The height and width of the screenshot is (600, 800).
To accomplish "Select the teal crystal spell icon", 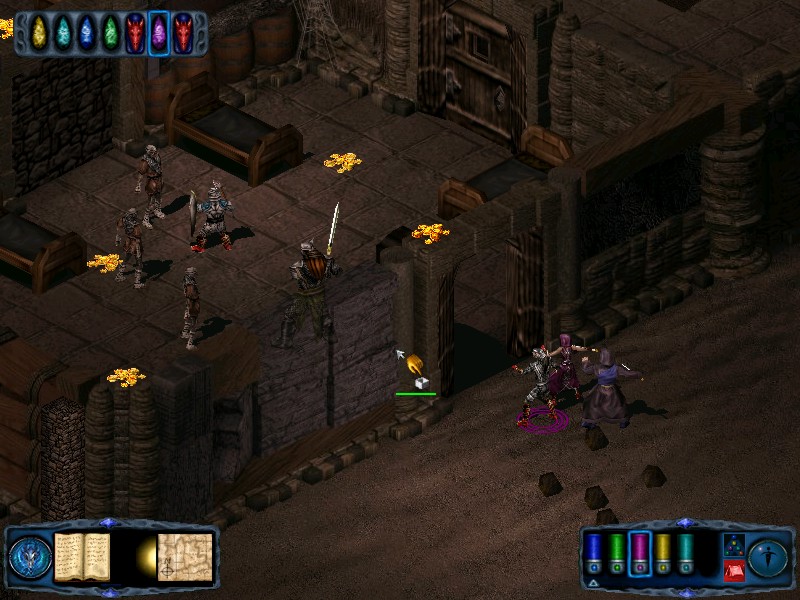I will coord(63,32).
